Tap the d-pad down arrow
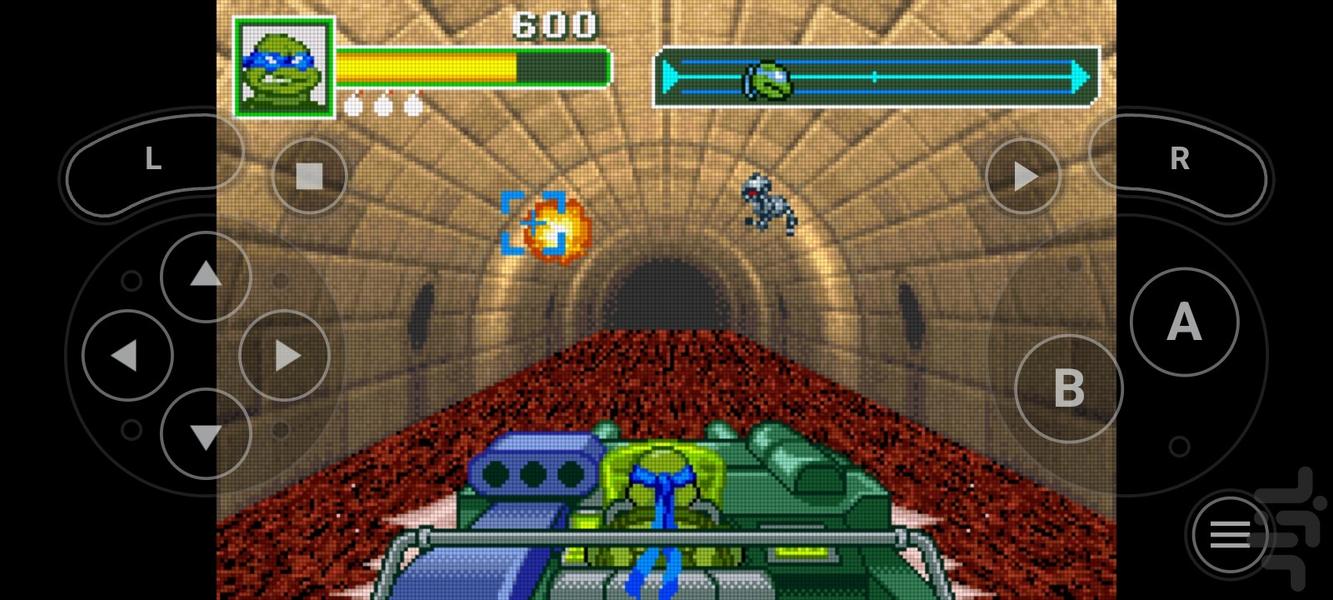 pyautogui.click(x=205, y=434)
